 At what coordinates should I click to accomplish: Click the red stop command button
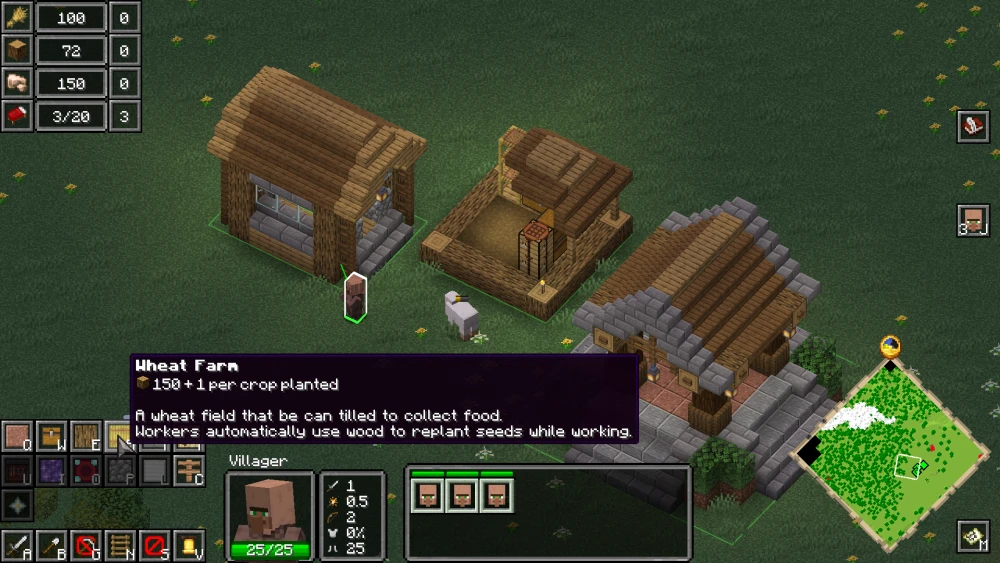pyautogui.click(x=154, y=546)
